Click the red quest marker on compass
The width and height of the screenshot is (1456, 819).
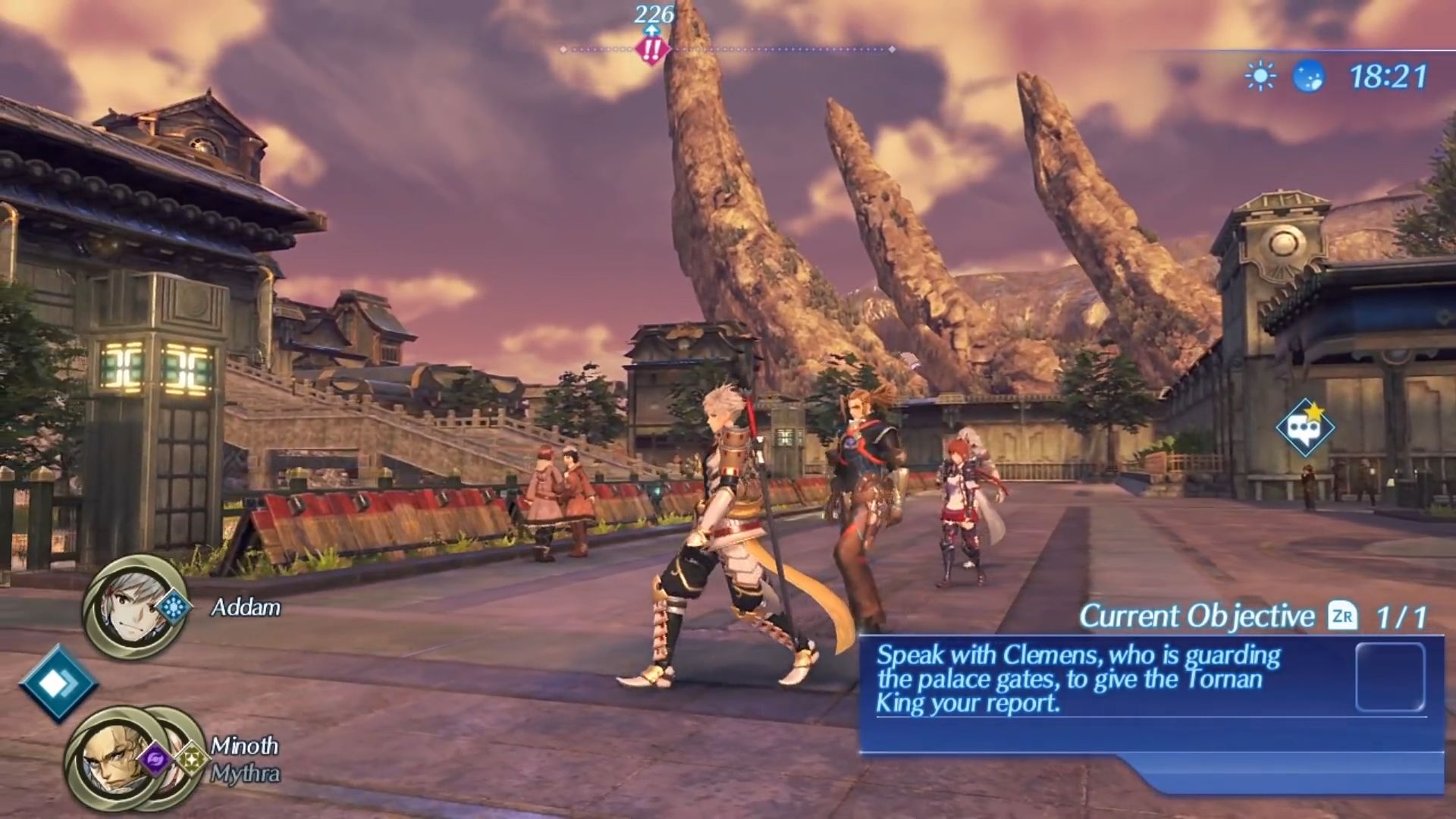tap(651, 50)
